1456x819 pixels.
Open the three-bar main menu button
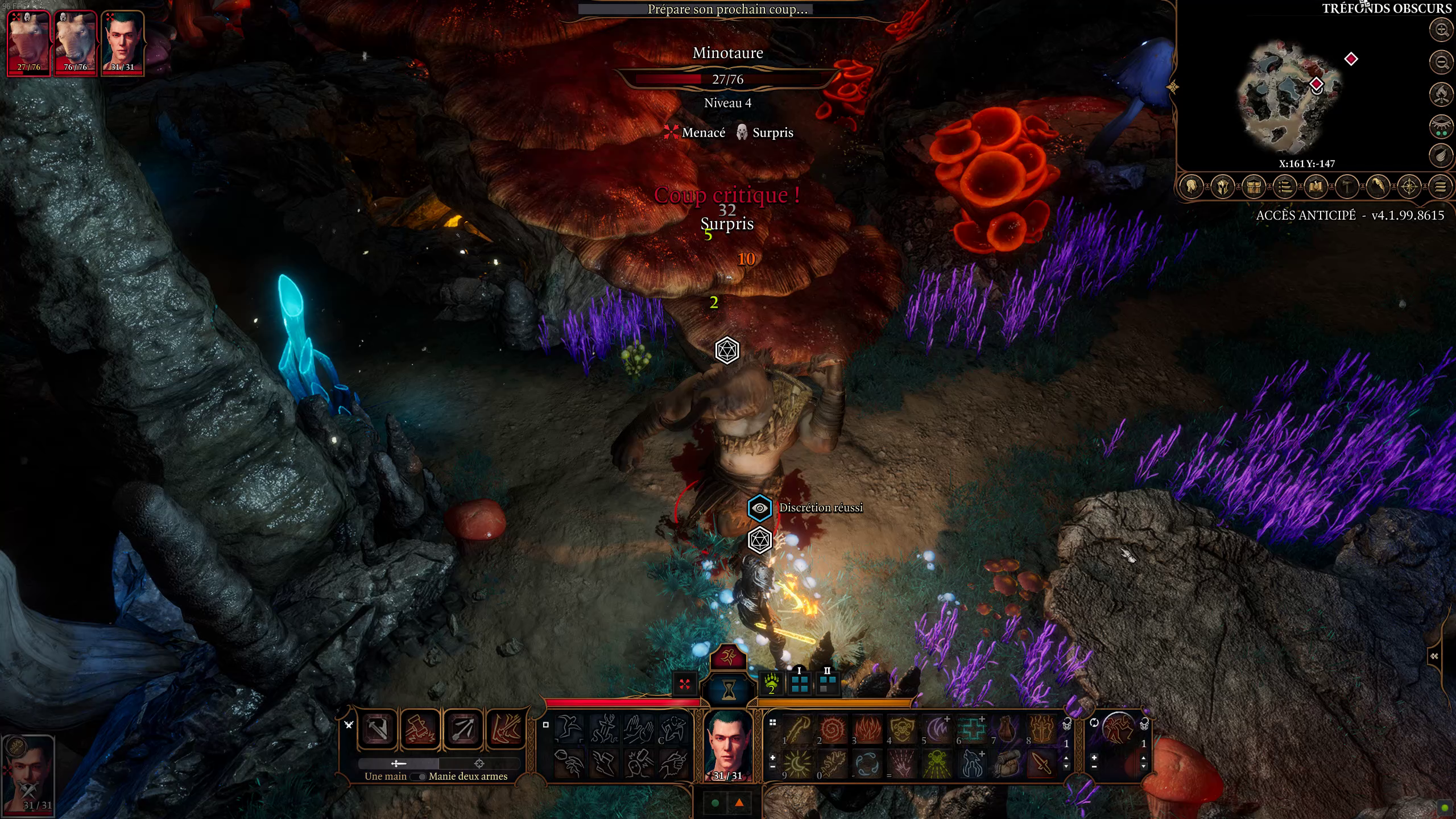click(1440, 187)
